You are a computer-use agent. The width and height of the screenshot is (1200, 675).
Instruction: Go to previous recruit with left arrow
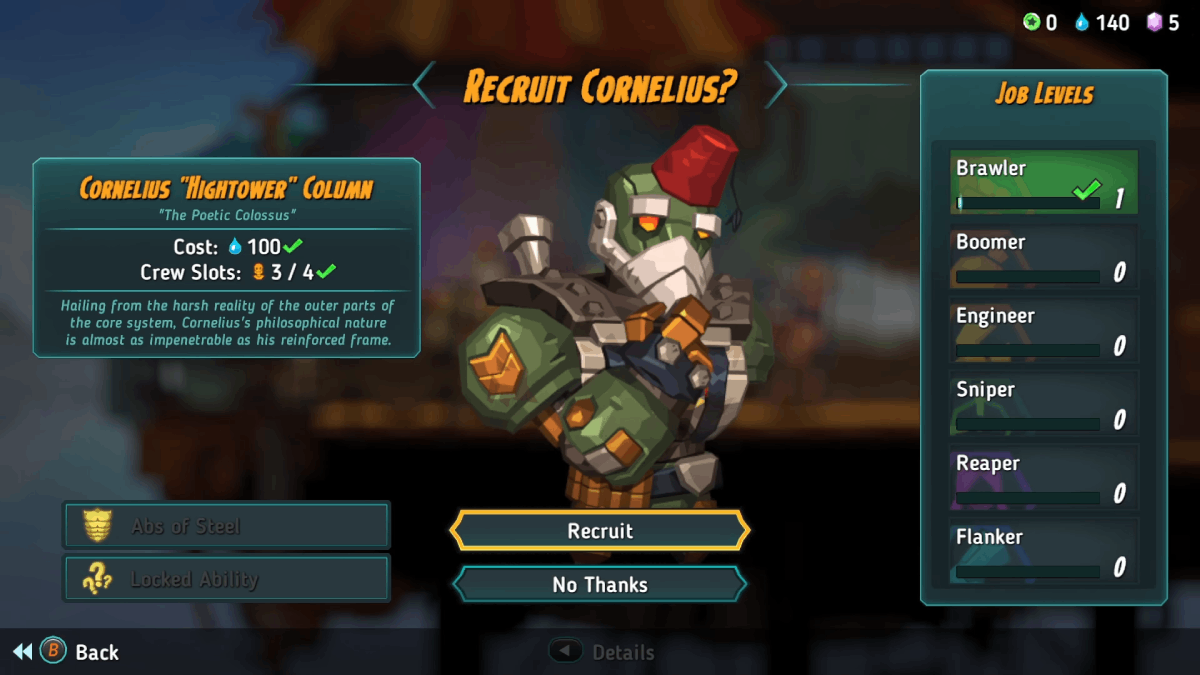(x=425, y=85)
